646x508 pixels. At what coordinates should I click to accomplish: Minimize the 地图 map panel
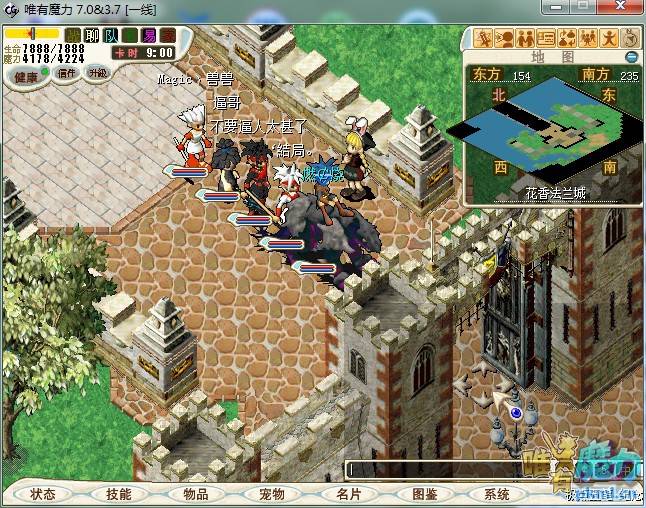[631, 58]
